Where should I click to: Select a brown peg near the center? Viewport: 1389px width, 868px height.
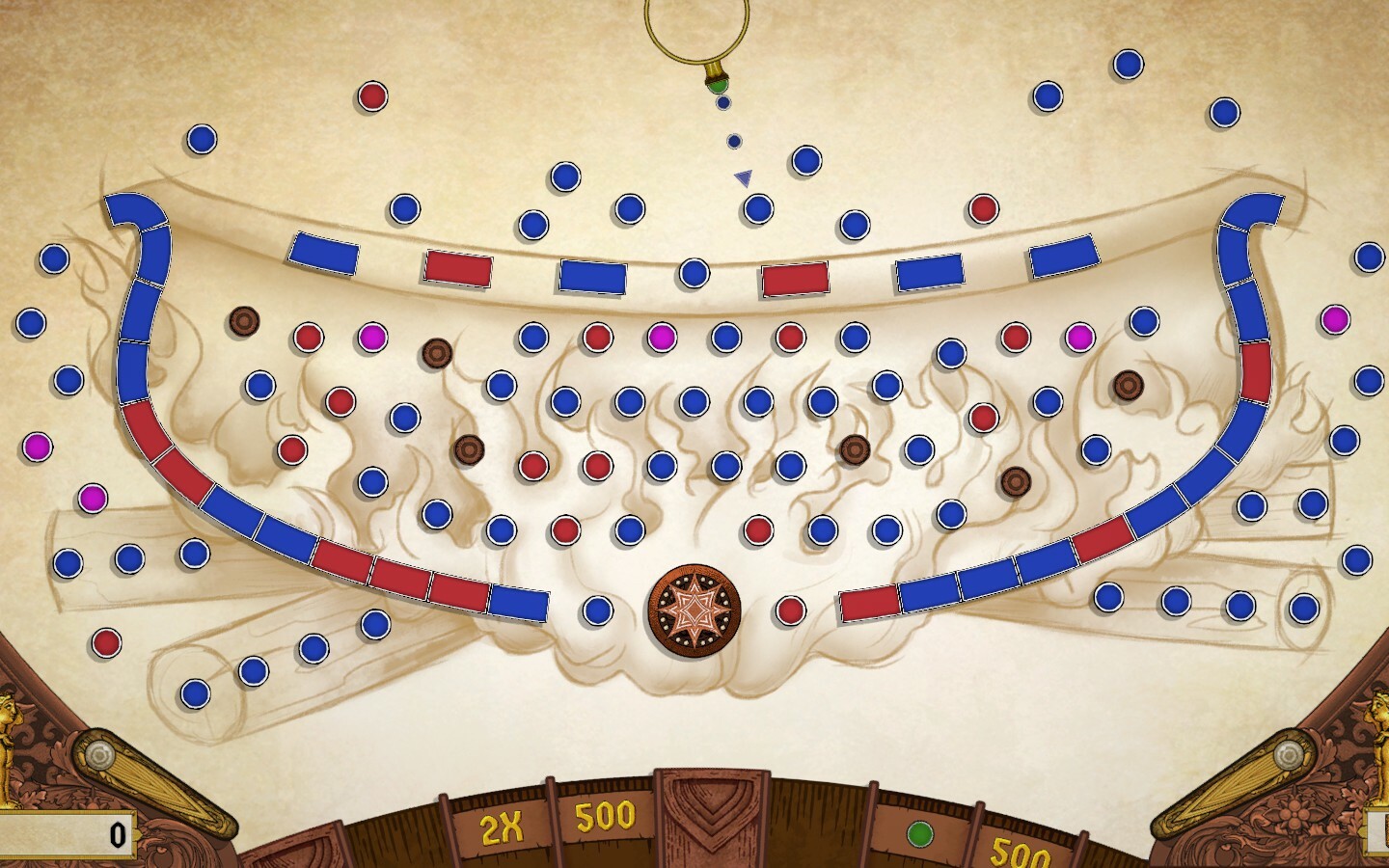855,449
